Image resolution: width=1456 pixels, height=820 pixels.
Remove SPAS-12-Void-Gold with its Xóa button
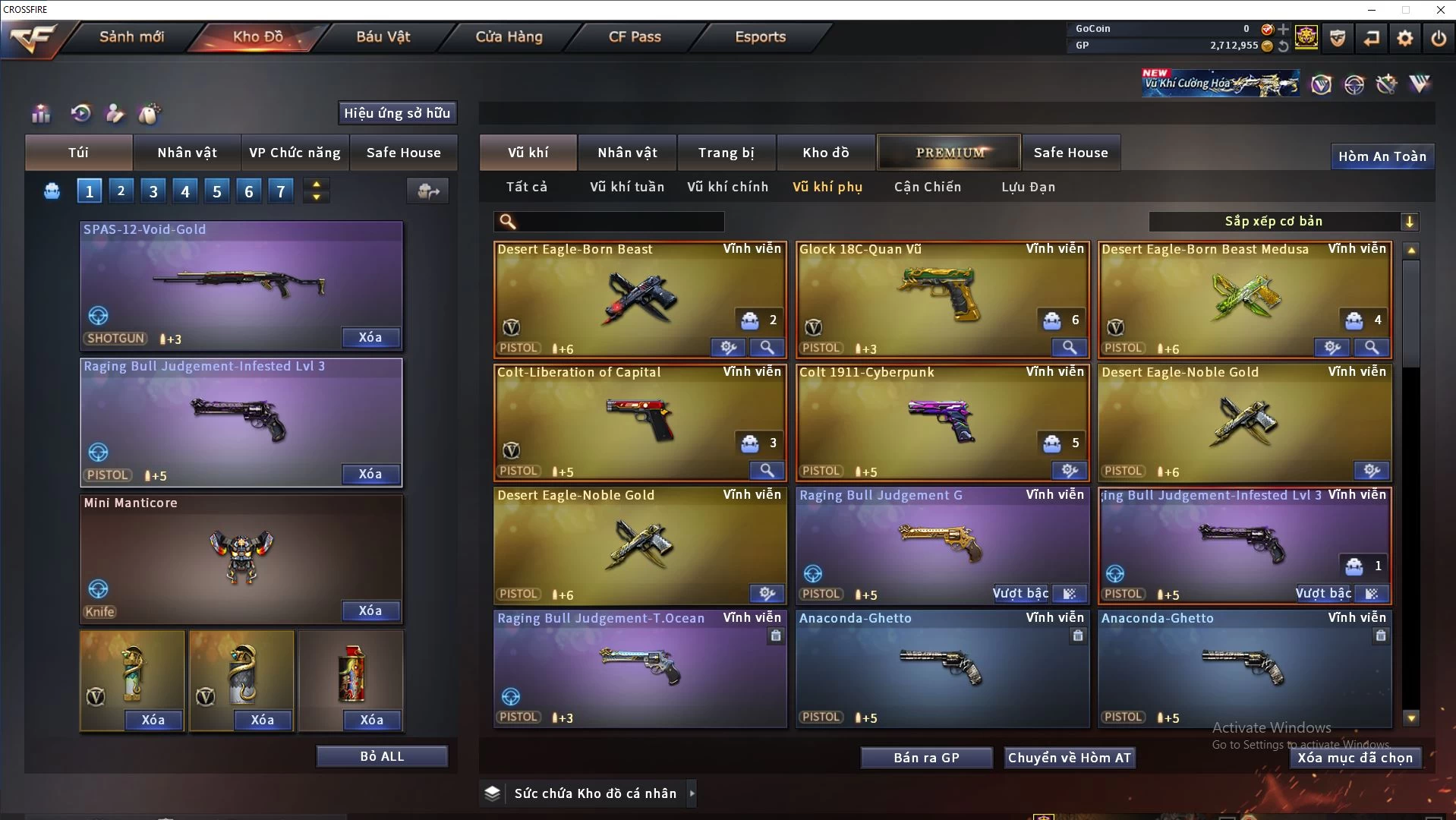pos(370,337)
